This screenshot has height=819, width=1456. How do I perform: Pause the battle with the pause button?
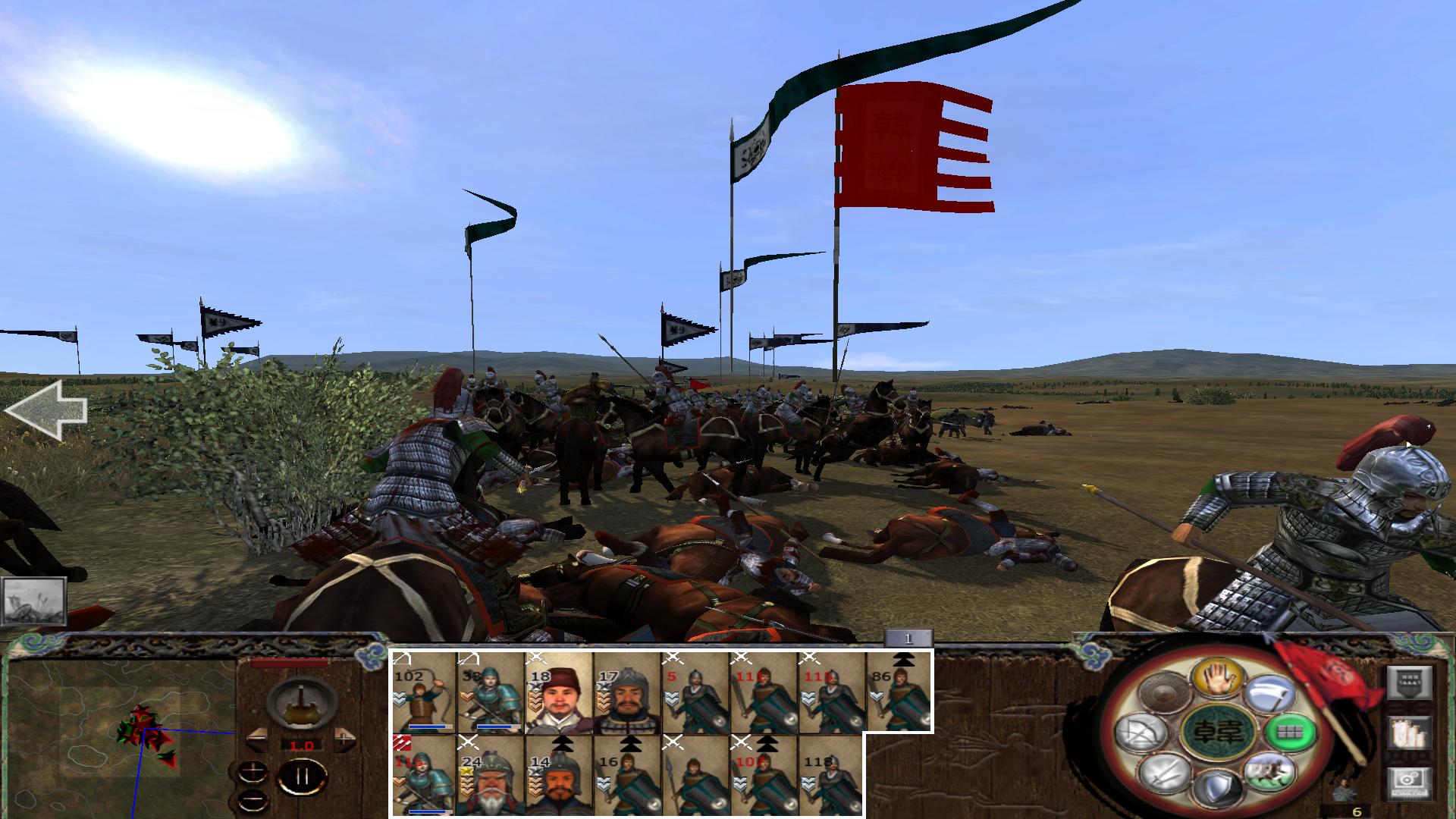[302, 775]
